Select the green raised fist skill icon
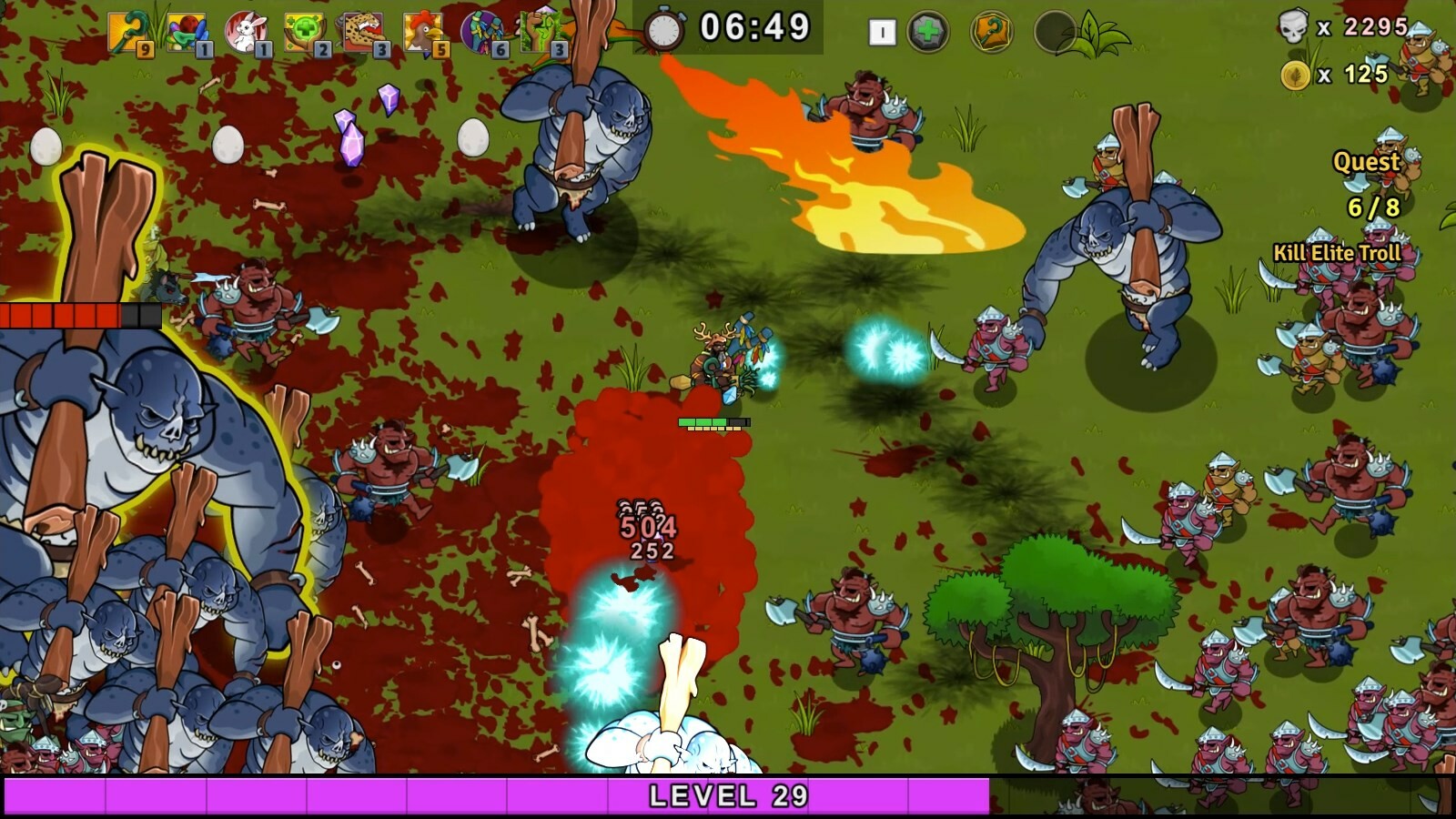The image size is (1456, 819). [542, 33]
